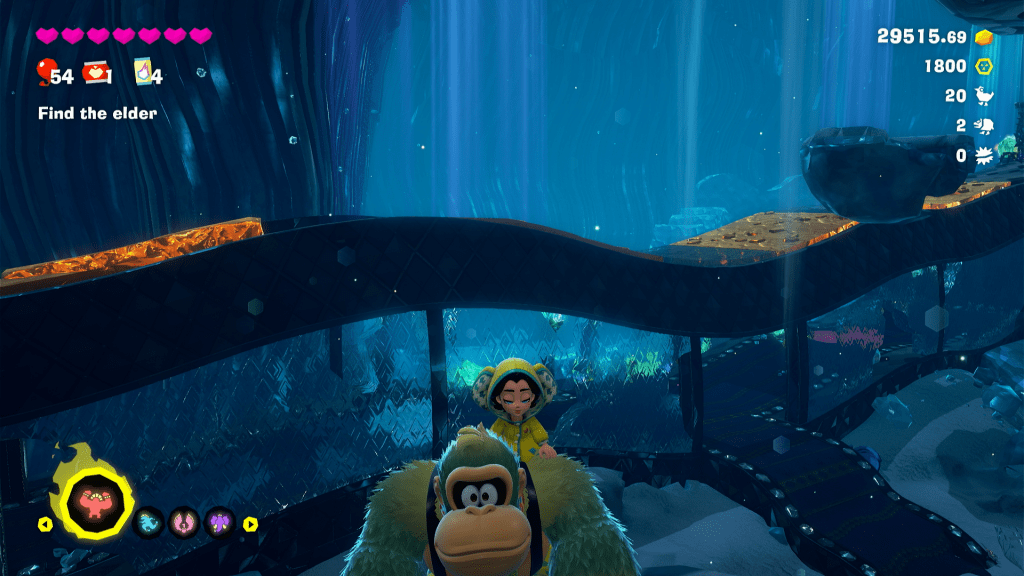Click the right yellow arrow of transformation selector
1024x576 pixels.
click(x=250, y=523)
